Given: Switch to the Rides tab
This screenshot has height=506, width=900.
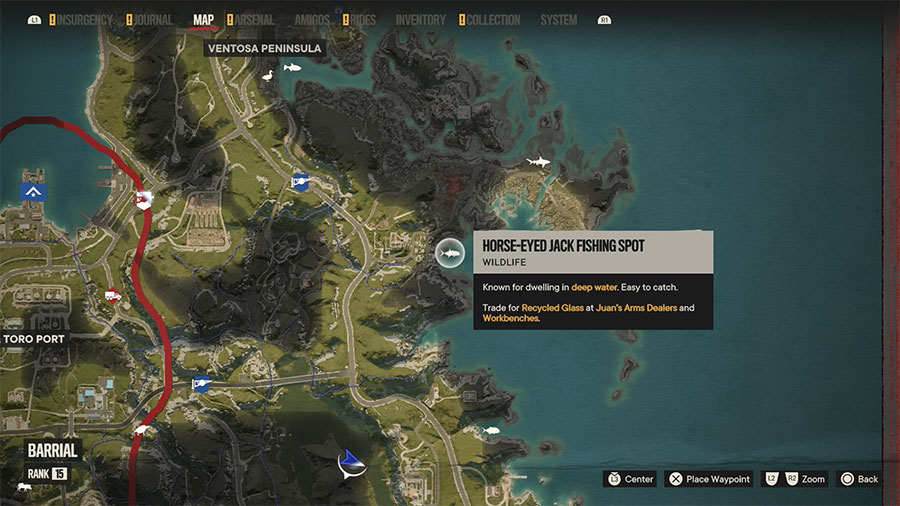Looking at the screenshot, I should [364, 20].
